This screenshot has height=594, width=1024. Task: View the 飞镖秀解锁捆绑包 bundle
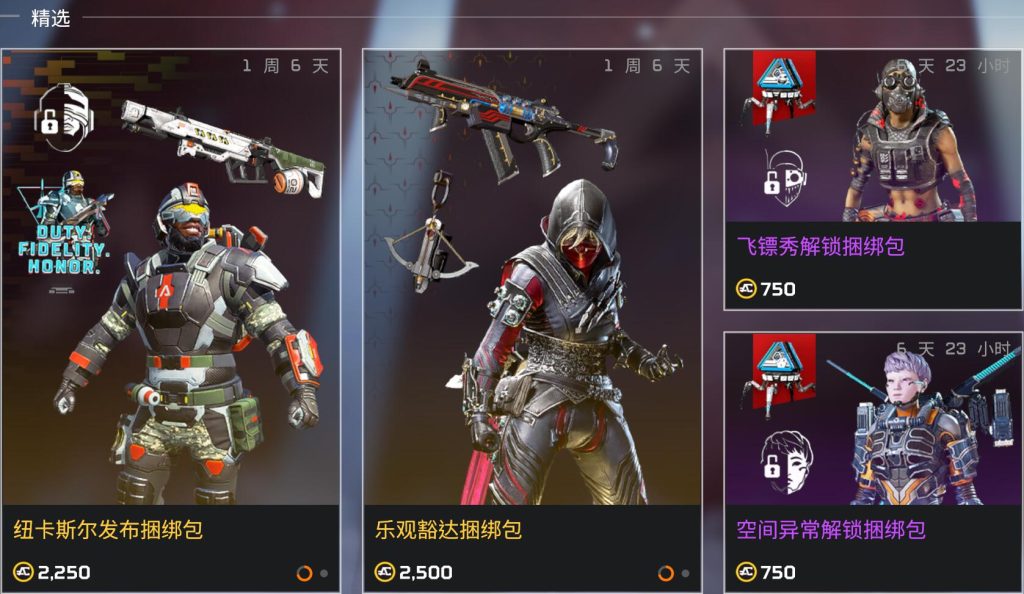pos(872,180)
